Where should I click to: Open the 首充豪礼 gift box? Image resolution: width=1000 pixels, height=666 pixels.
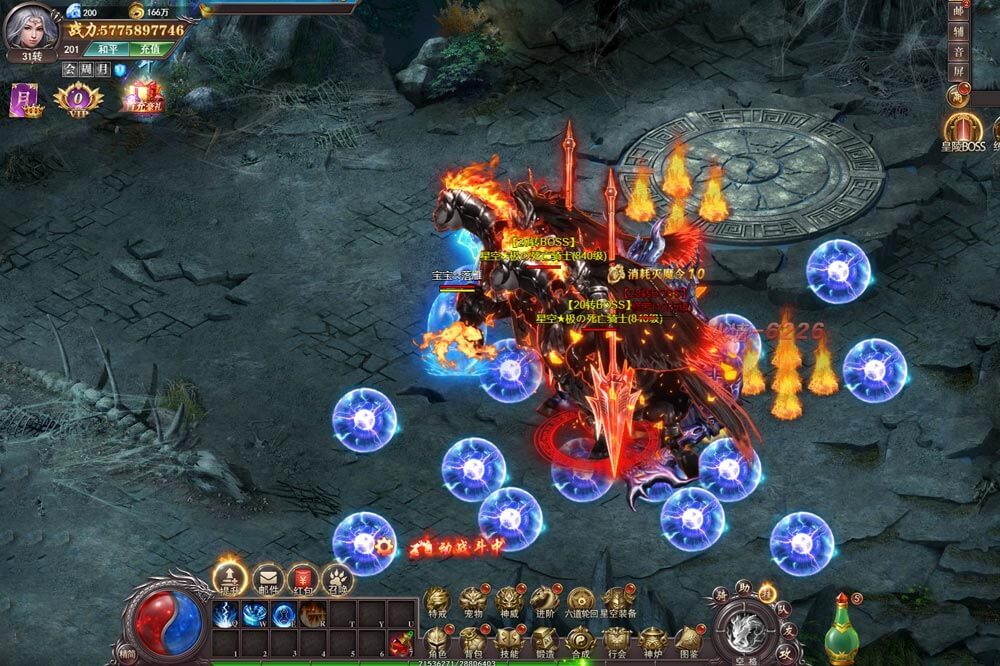click(141, 96)
